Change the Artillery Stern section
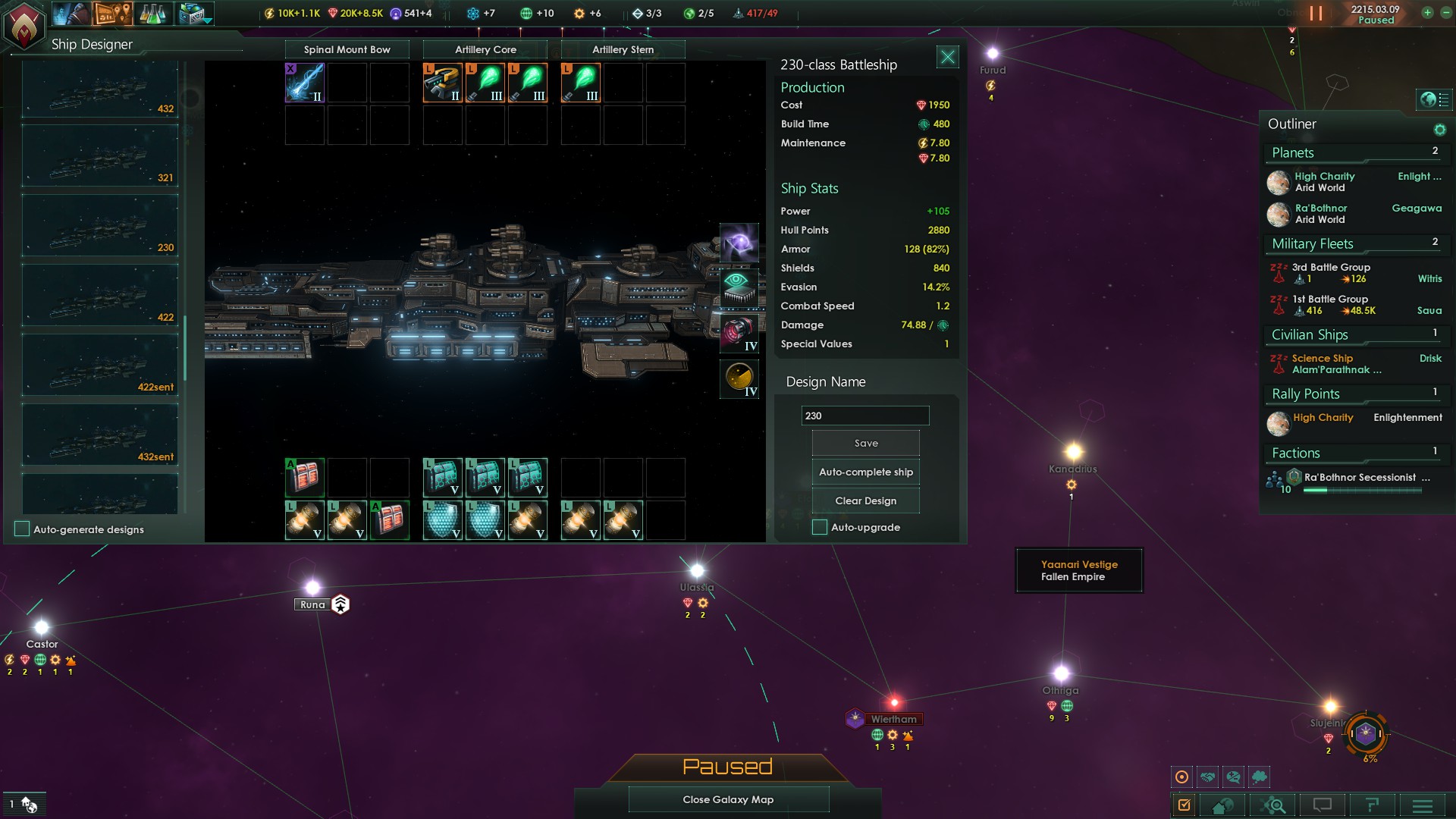This screenshot has width=1456, height=819. 623,50
